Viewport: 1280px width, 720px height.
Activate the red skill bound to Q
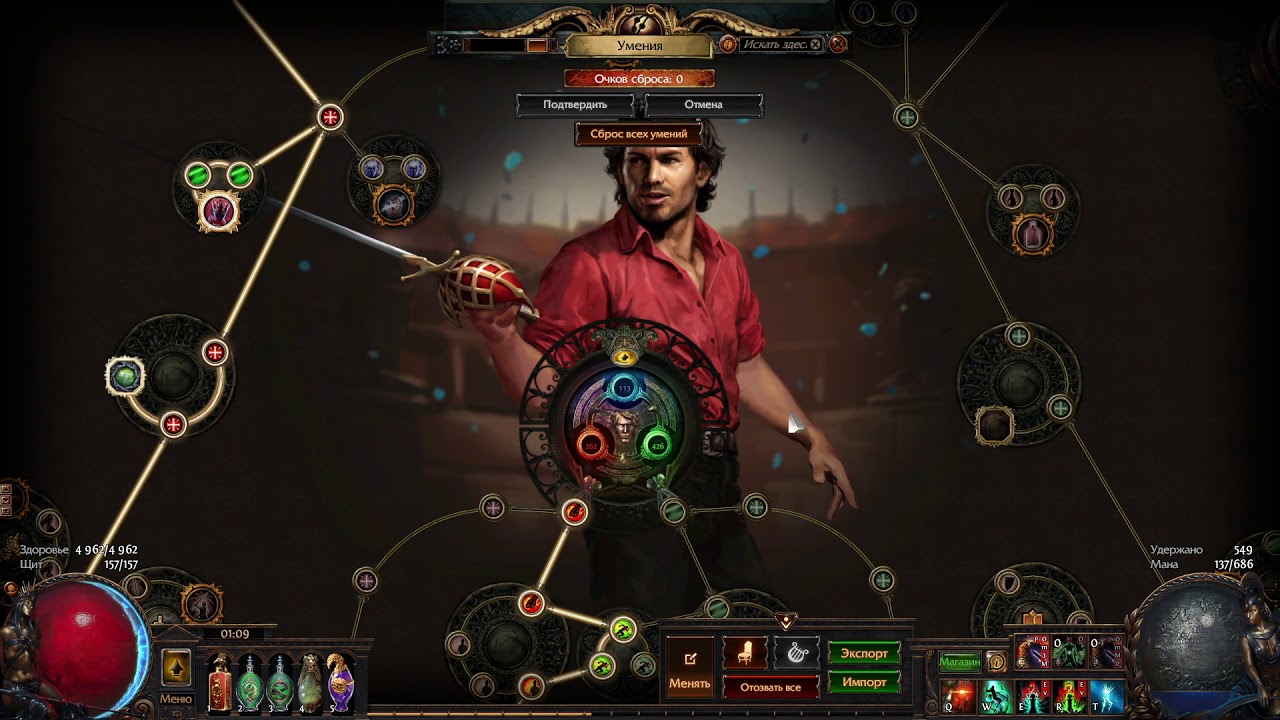pyautogui.click(x=960, y=696)
